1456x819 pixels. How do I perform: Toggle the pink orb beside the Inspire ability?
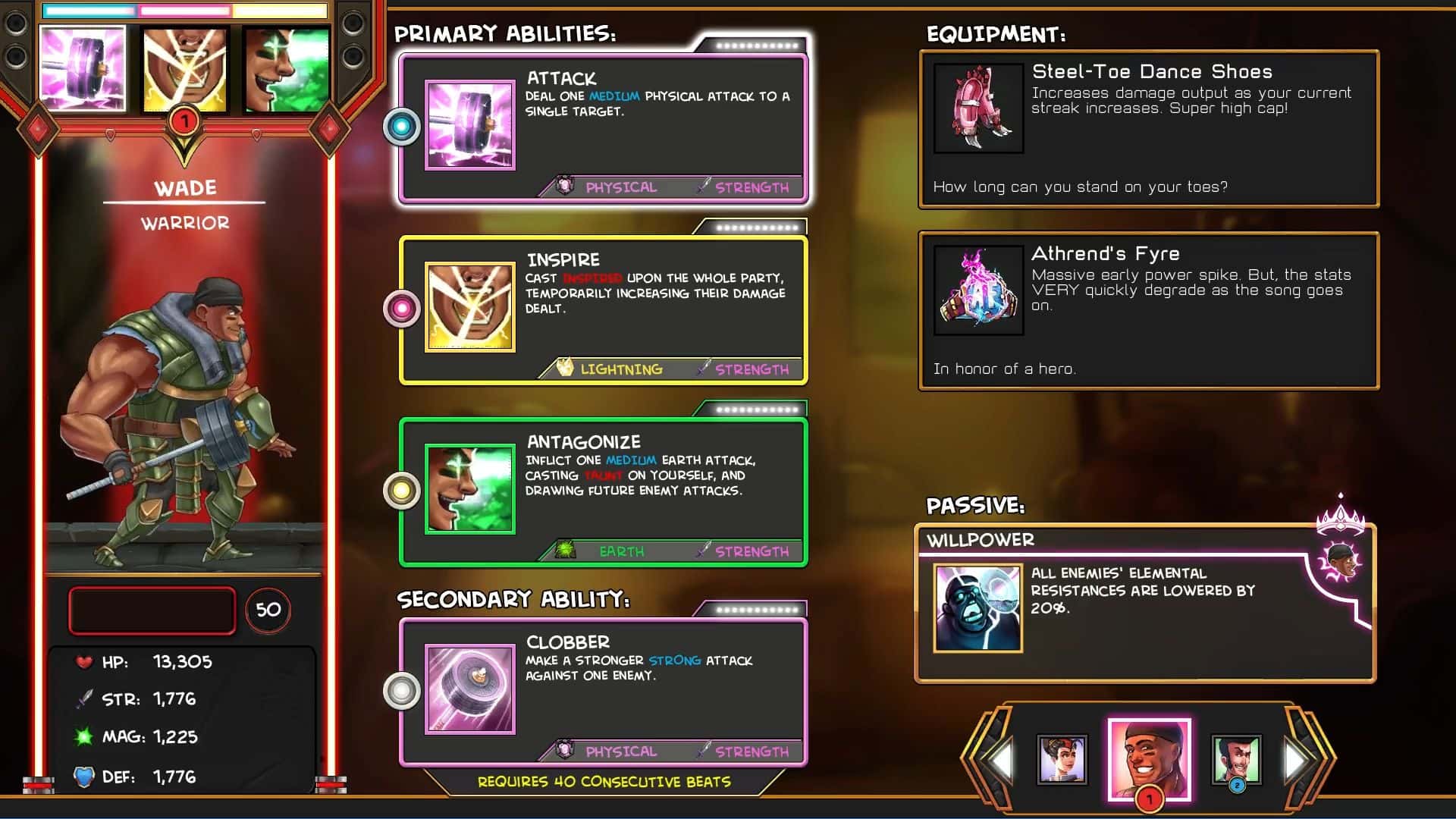[400, 308]
